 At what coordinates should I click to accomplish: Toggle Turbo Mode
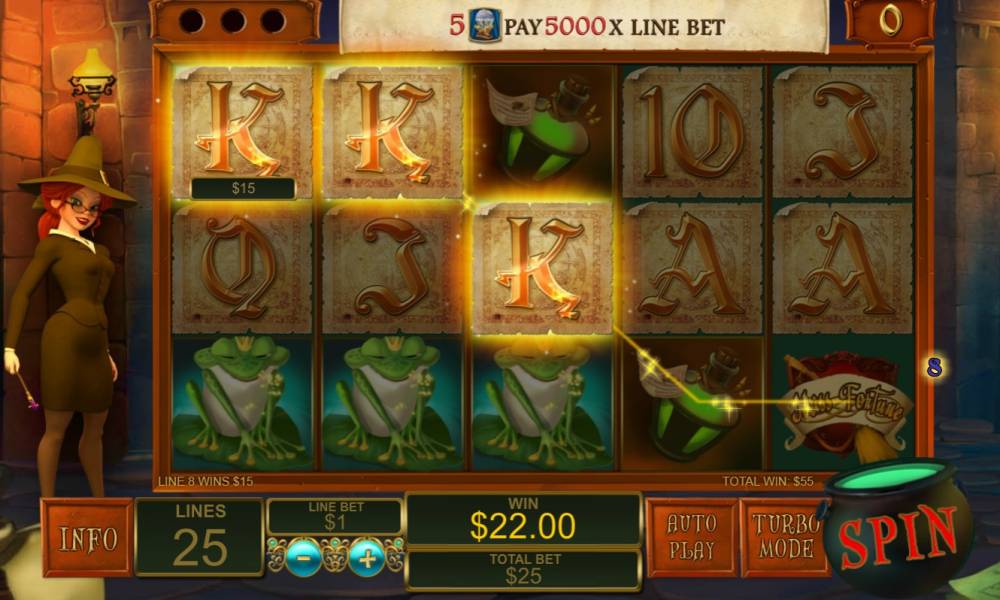783,537
